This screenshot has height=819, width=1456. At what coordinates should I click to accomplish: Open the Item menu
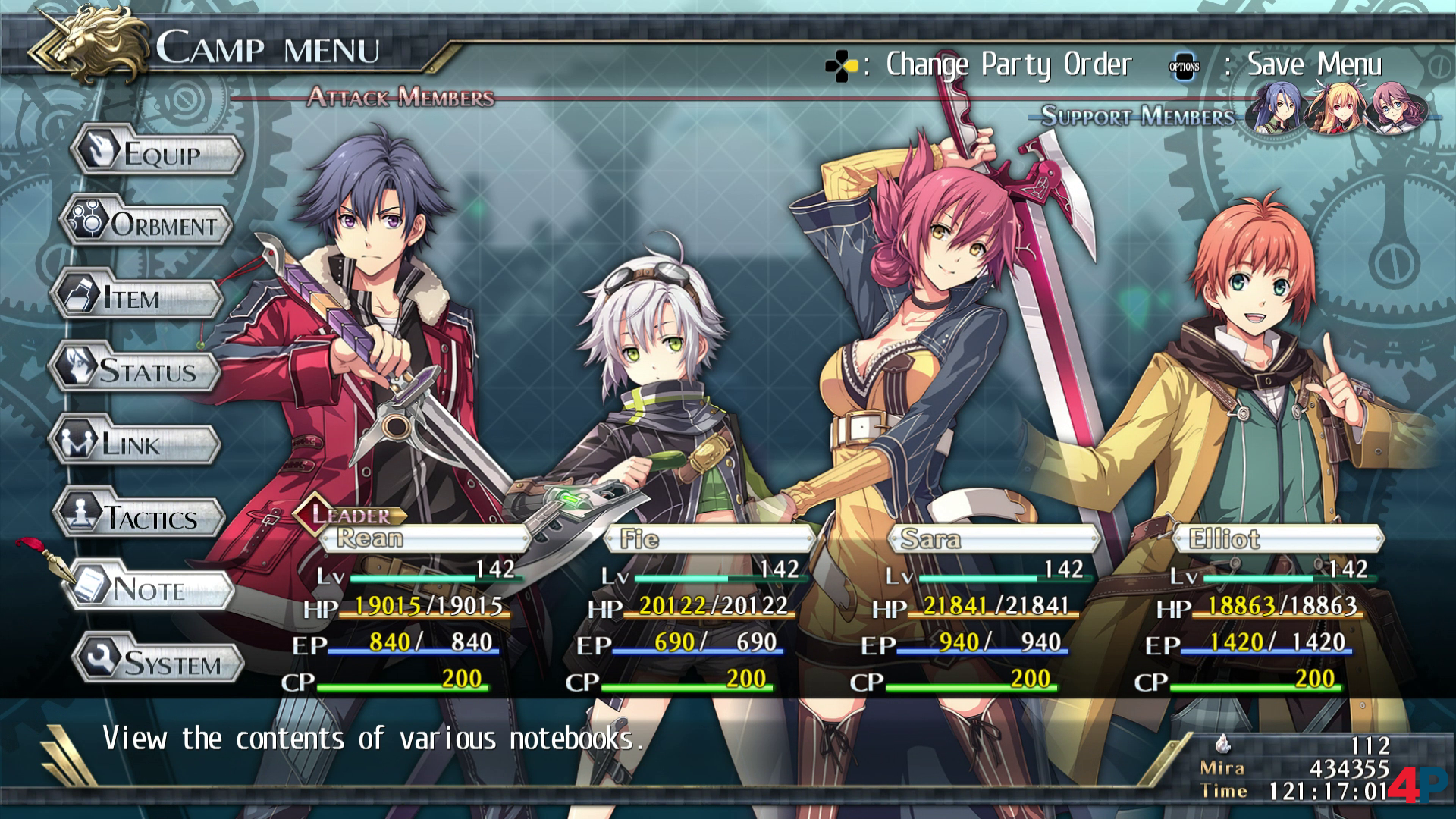click(x=137, y=298)
